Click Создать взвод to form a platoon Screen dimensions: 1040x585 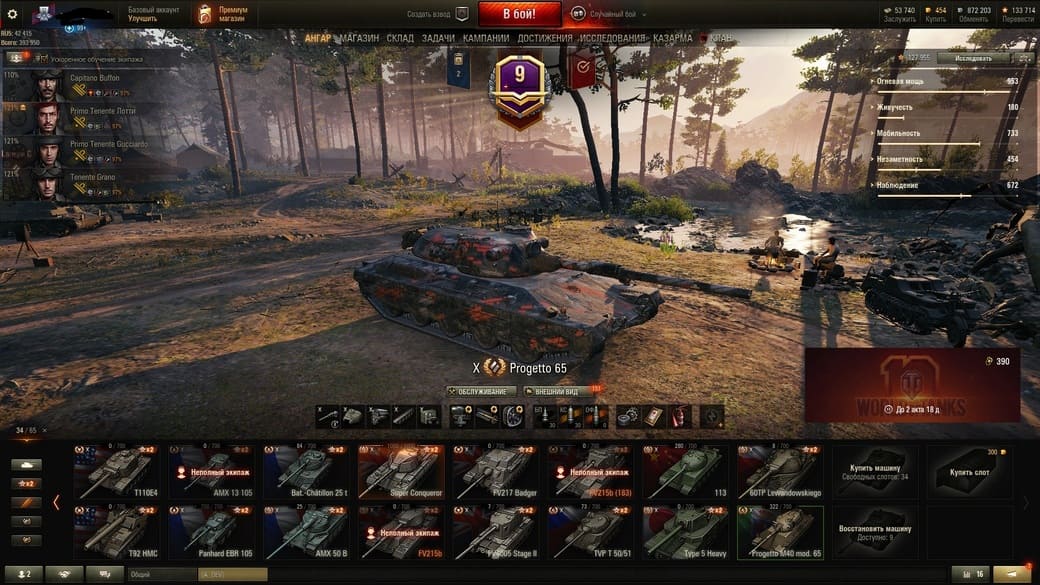tap(437, 15)
